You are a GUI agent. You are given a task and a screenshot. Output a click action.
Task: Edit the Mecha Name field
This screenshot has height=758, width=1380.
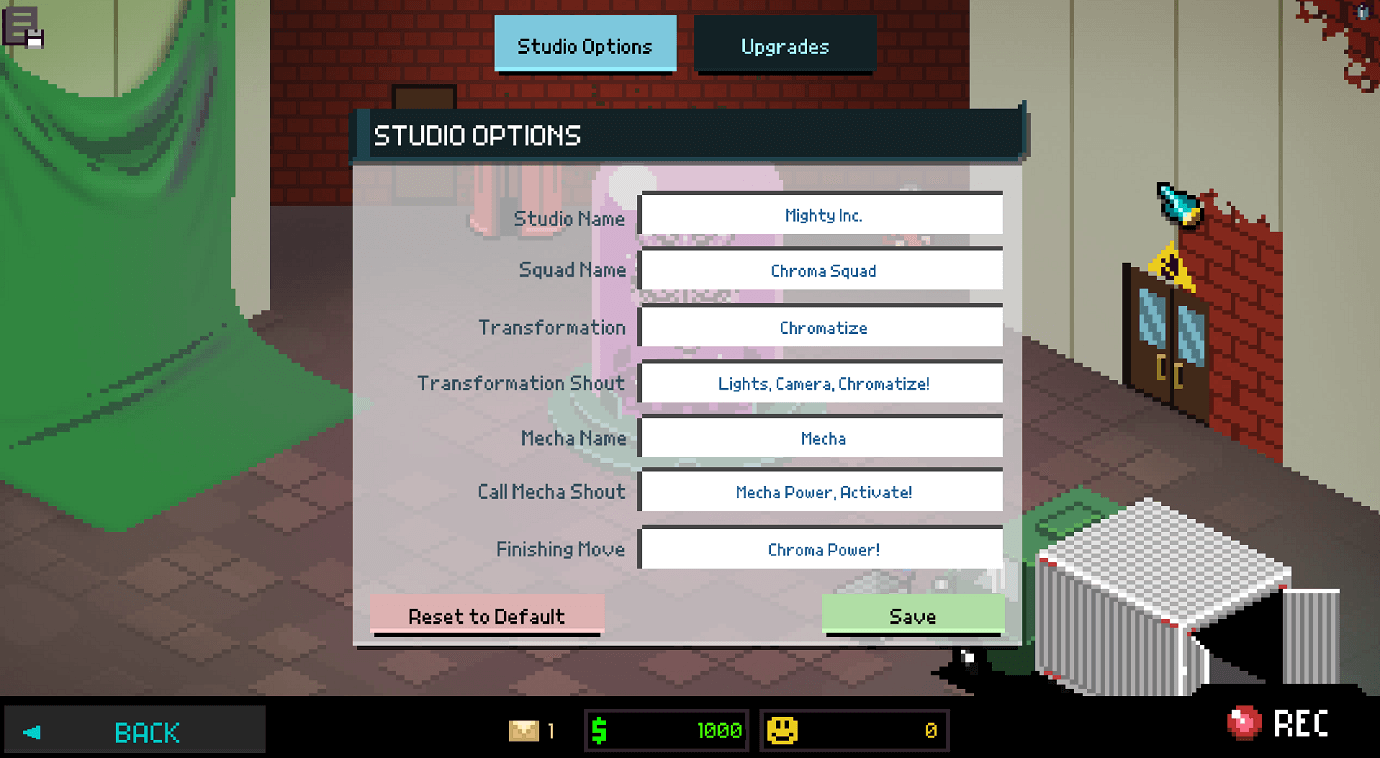pos(822,438)
